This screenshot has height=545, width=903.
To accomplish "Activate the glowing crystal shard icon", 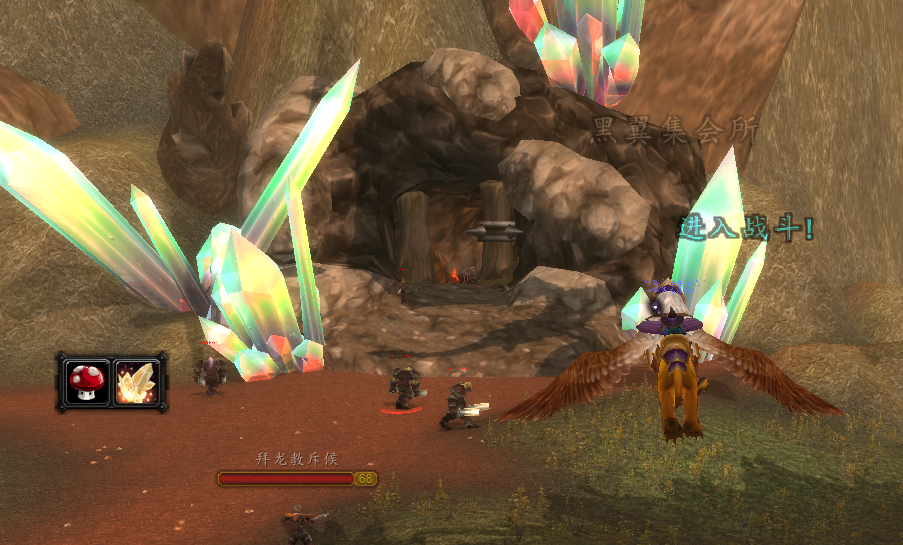I will coord(136,381).
